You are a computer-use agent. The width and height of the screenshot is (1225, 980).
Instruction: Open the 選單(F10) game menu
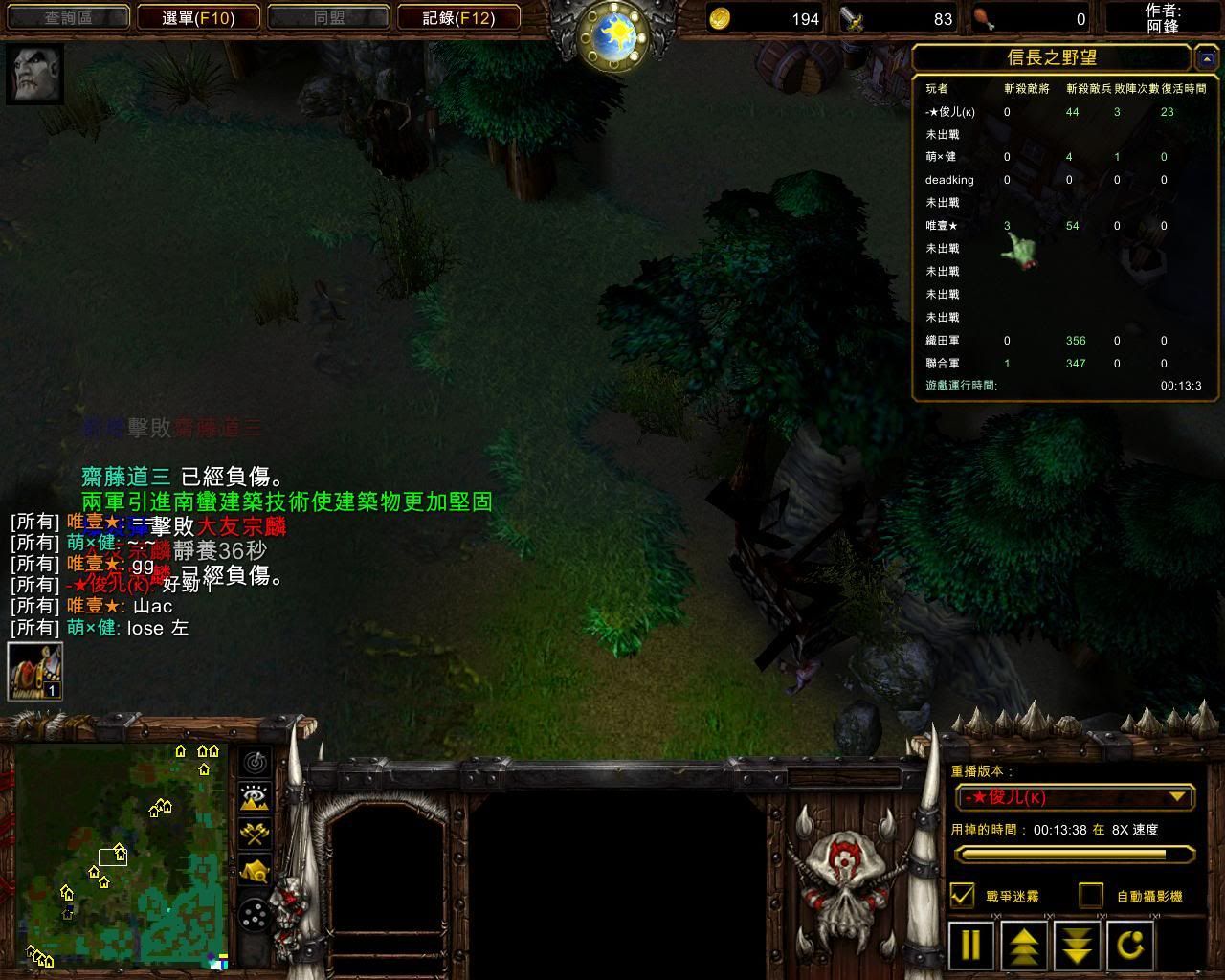click(198, 18)
